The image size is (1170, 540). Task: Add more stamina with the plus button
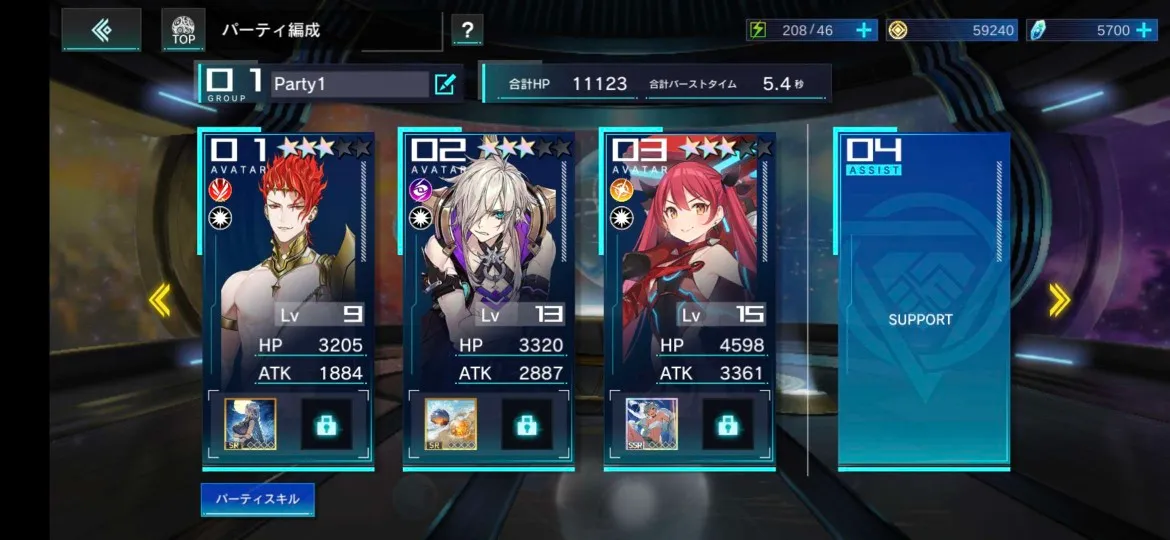864,30
